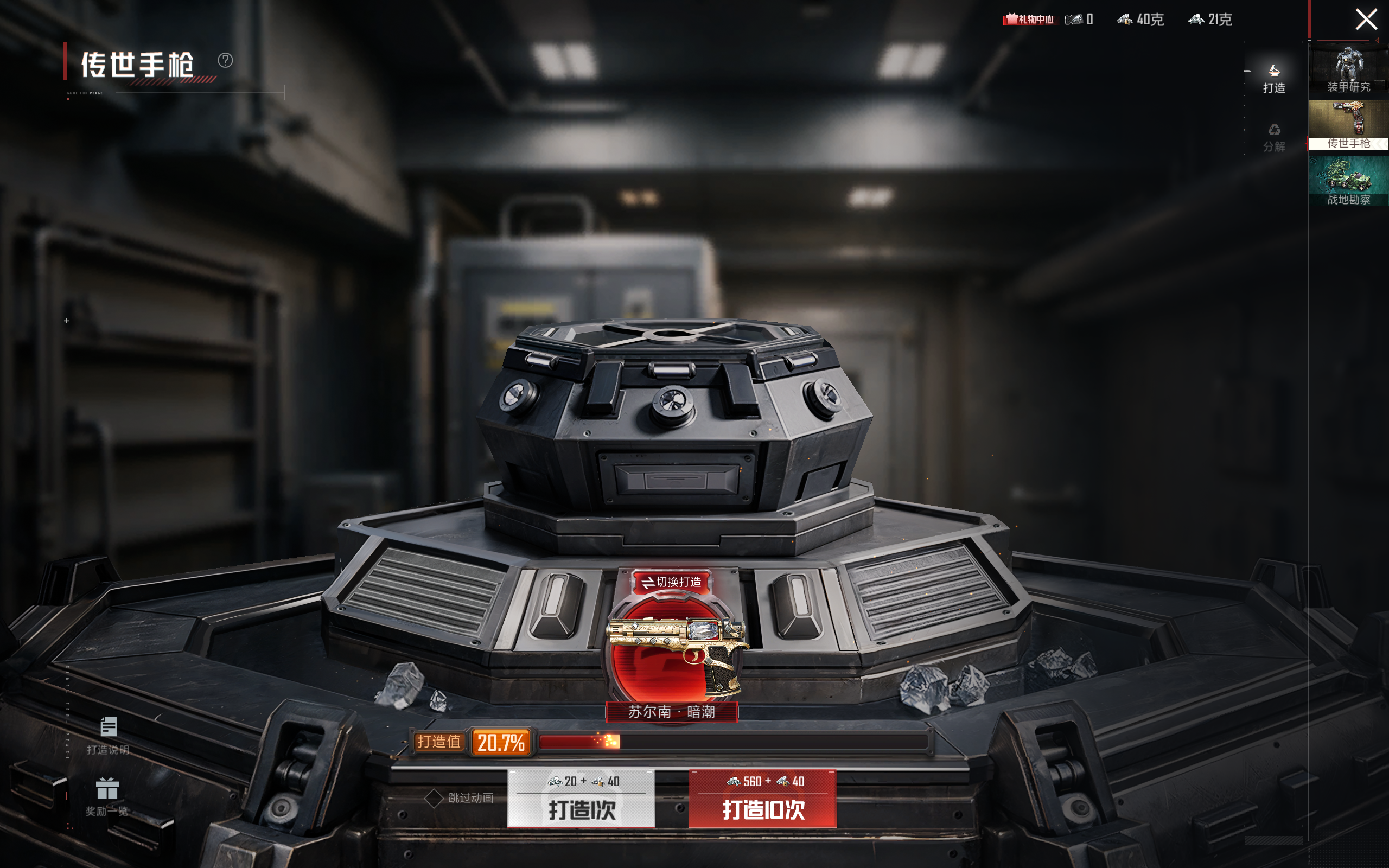The height and width of the screenshot is (868, 1389).
Task: Forge ten times with 打造10次 button
Action: point(762,799)
